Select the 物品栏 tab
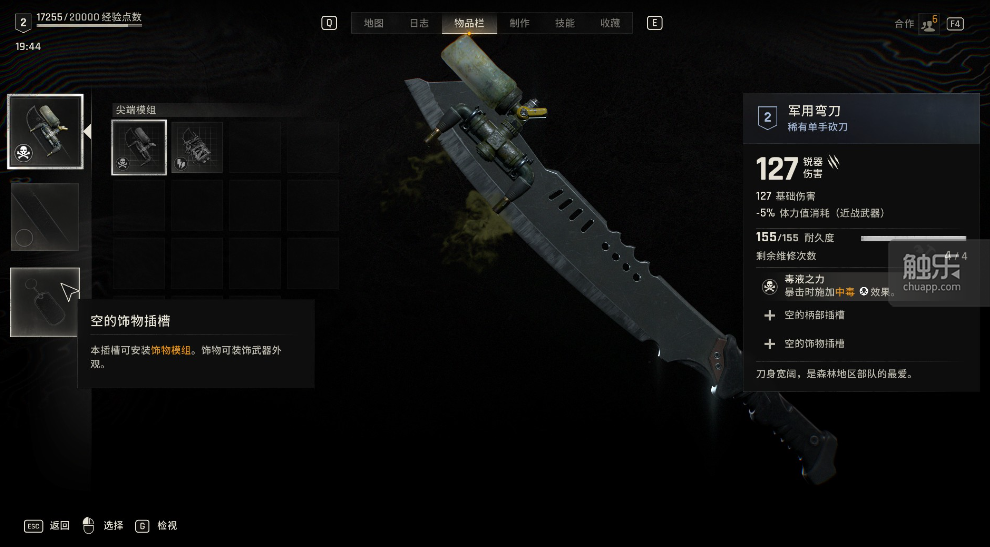Screen dimensions: 990x547 coord(466,23)
